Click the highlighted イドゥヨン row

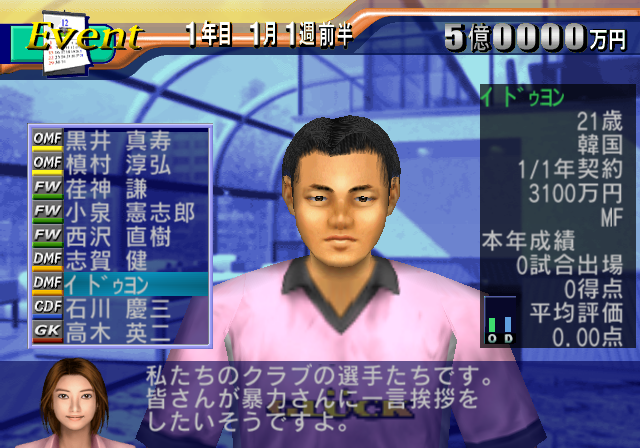point(119,284)
